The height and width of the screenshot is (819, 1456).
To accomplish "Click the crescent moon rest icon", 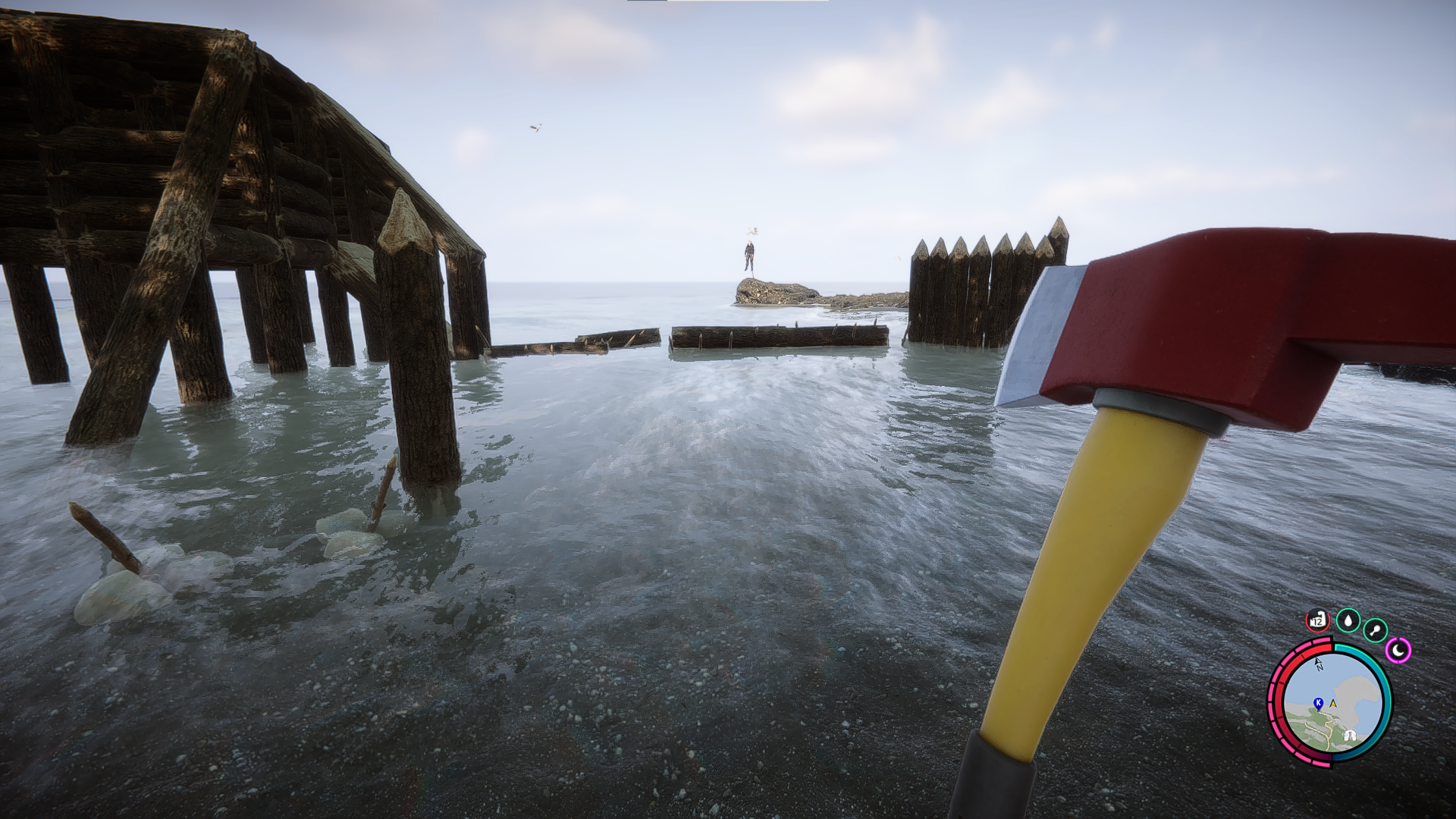I will click(1398, 650).
